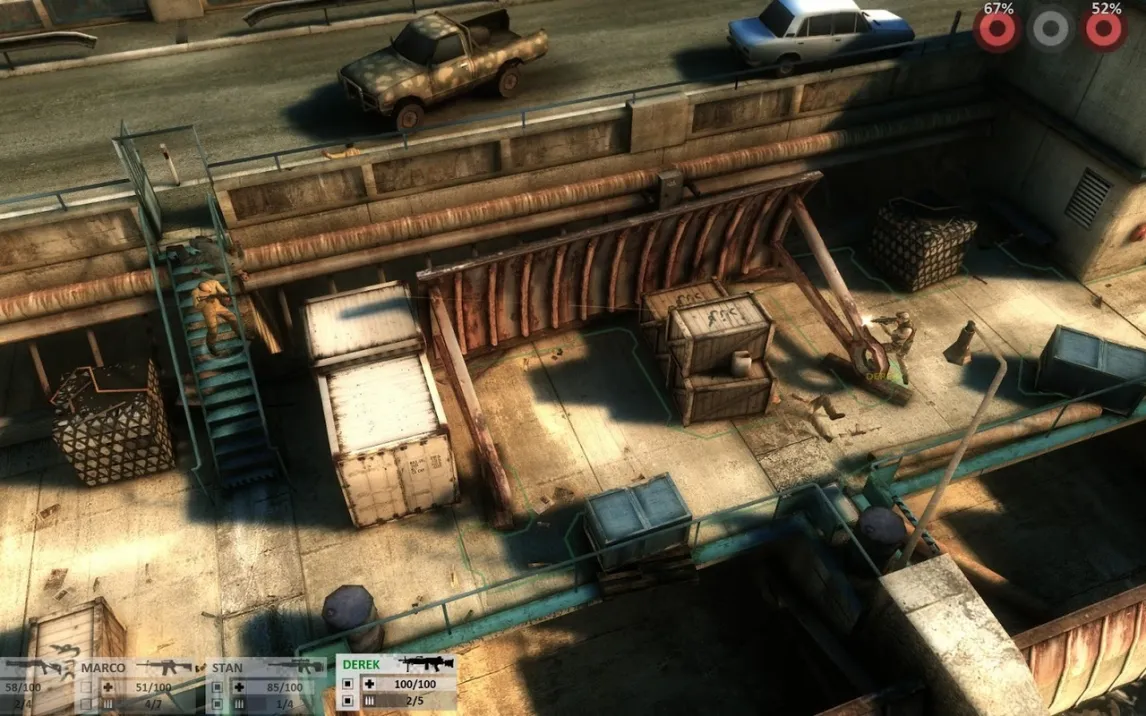Image resolution: width=1146 pixels, height=716 pixels.
Task: Click Derek's machine gun weapon icon
Action: (427, 663)
